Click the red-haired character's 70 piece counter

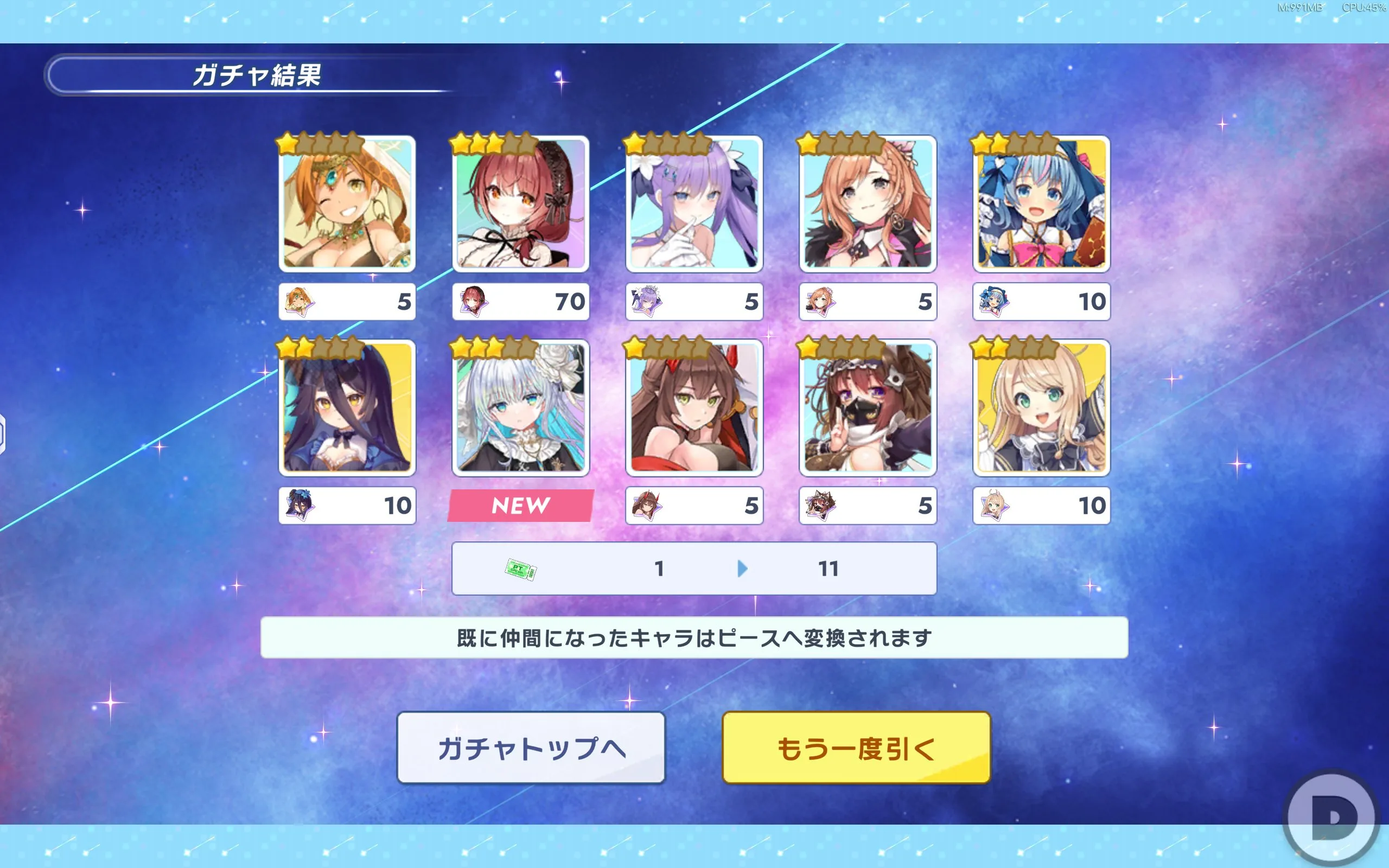coord(520,302)
